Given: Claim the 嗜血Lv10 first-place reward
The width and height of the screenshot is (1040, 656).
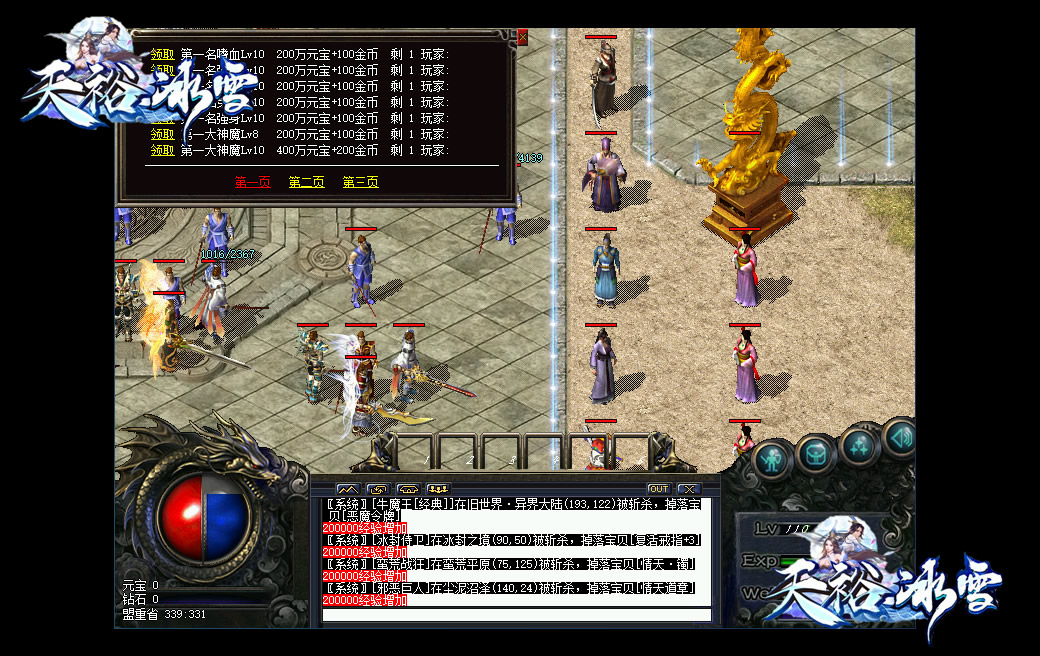Looking at the screenshot, I should 163,55.
